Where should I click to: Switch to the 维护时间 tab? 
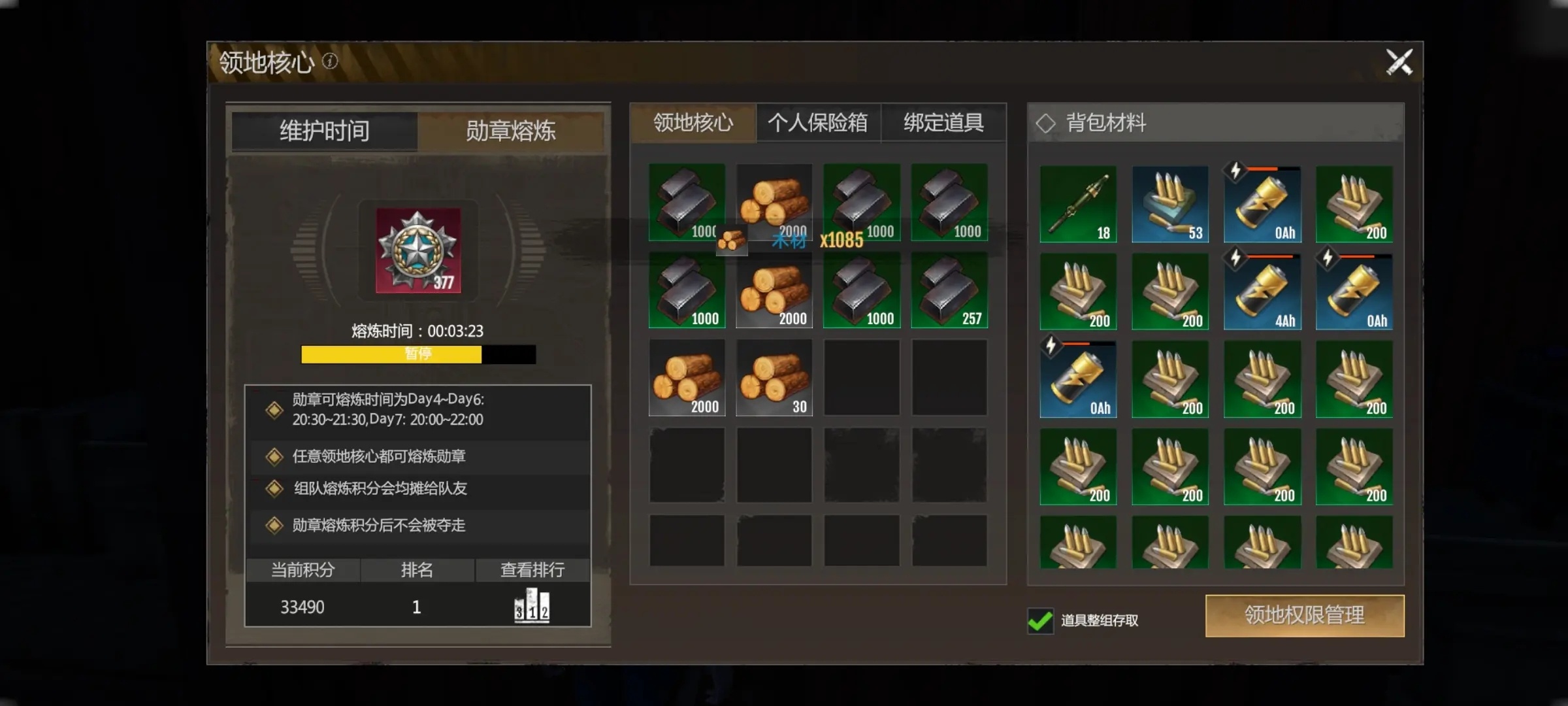[x=325, y=131]
